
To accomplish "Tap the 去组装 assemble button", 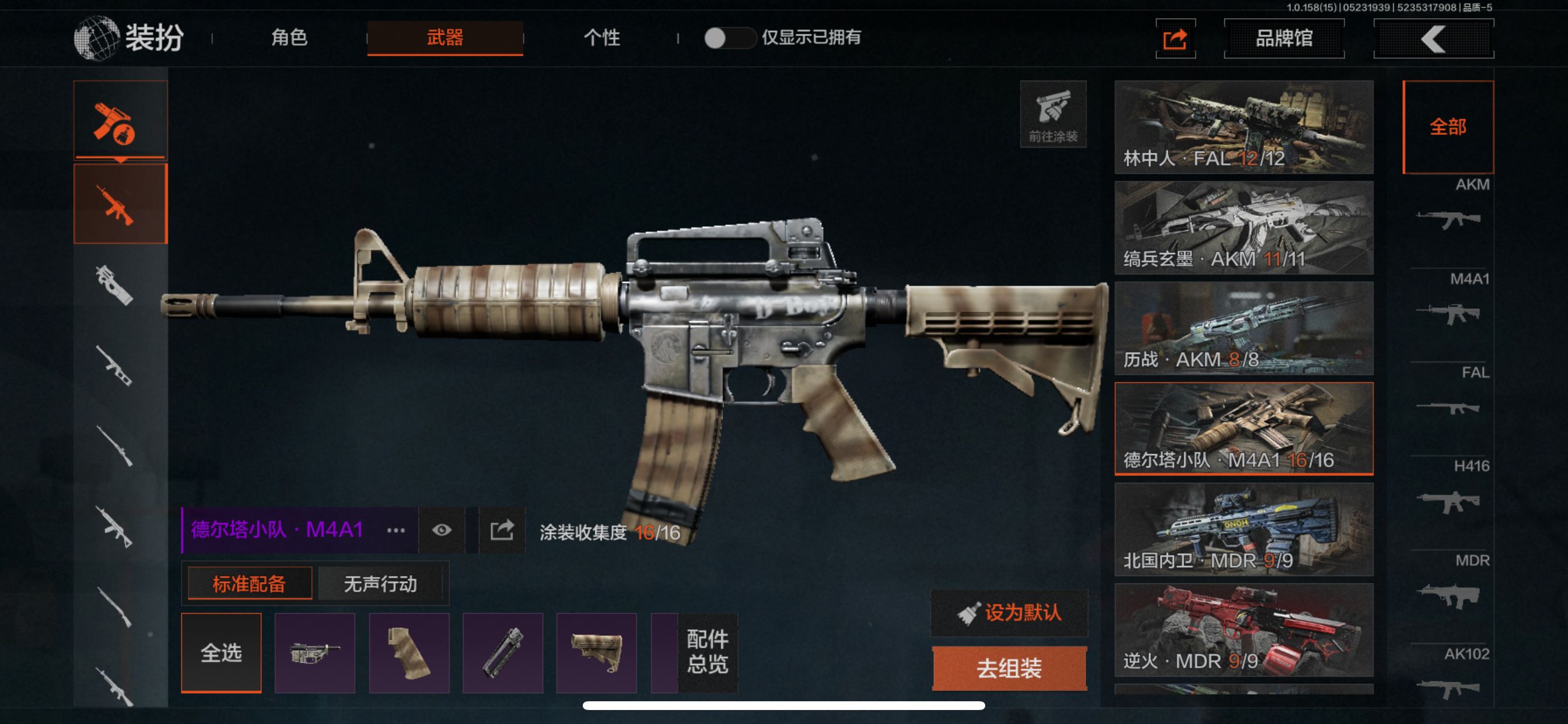I will coord(1009,668).
